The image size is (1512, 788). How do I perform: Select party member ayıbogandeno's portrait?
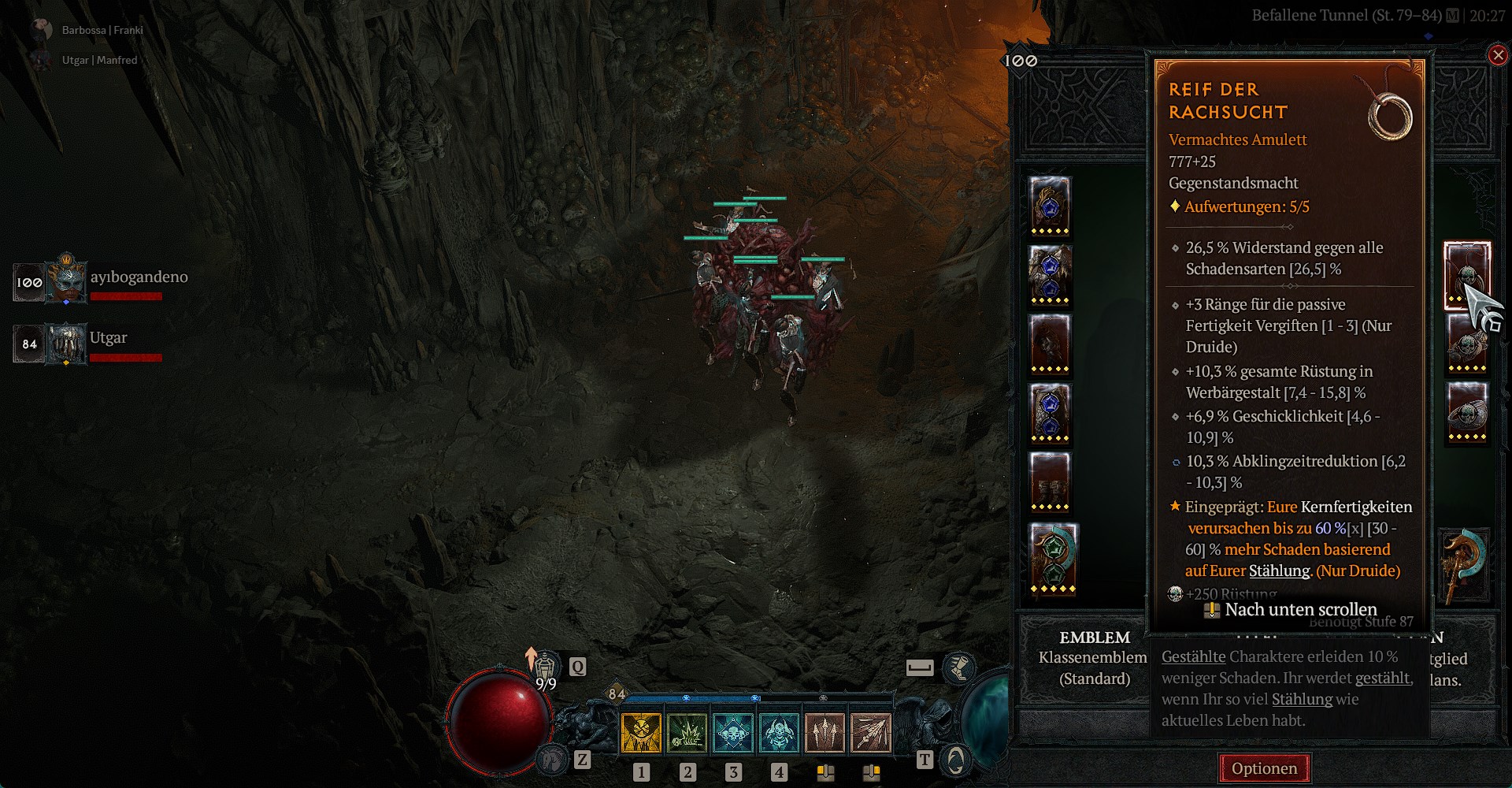[66, 281]
